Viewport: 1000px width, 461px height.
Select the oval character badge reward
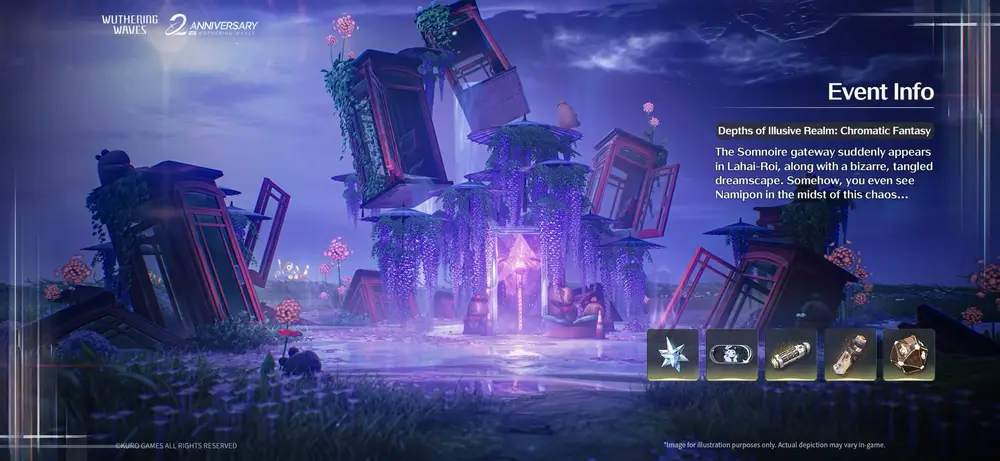click(732, 355)
